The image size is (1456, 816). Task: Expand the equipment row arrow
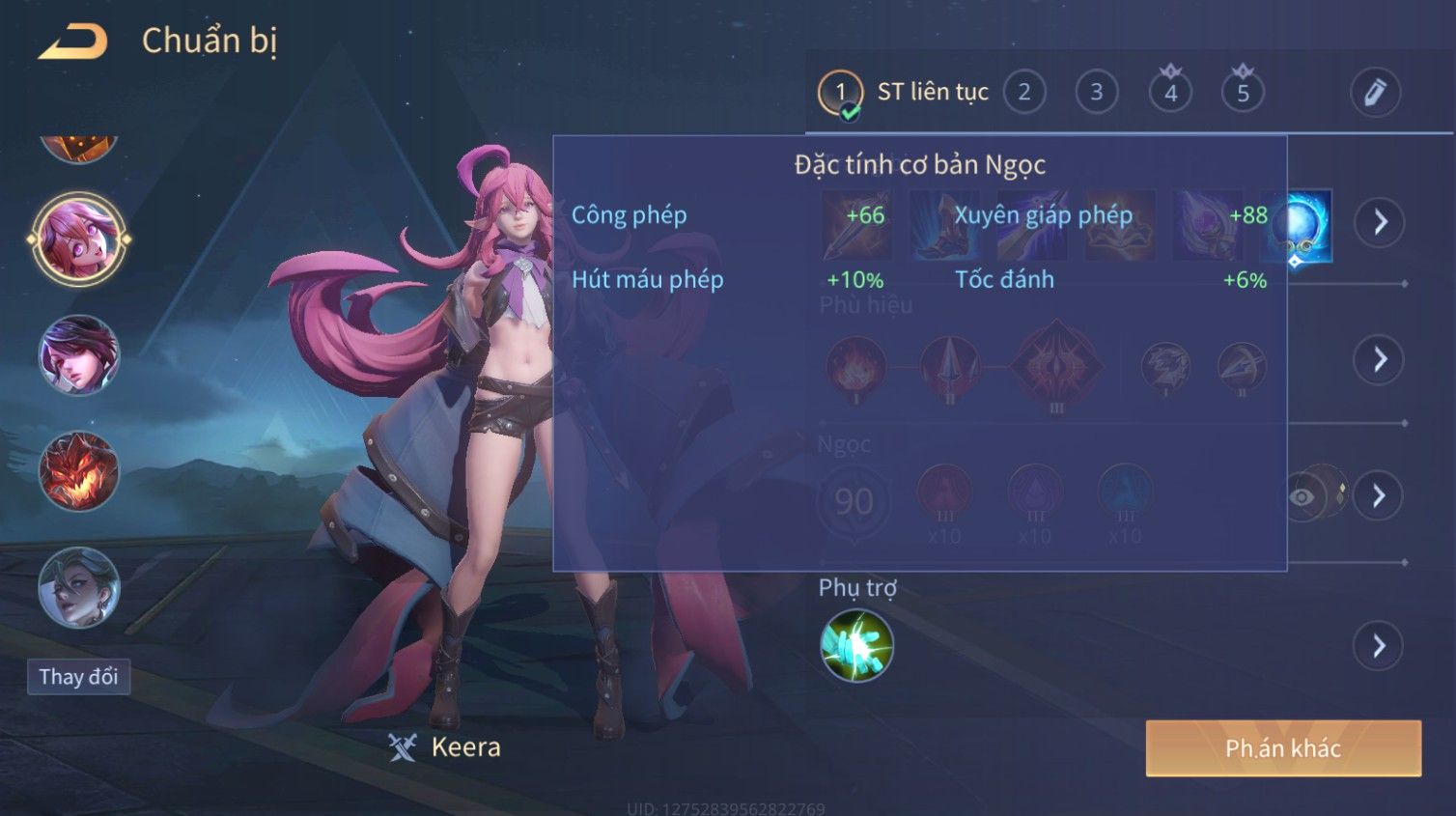[x=1379, y=222]
